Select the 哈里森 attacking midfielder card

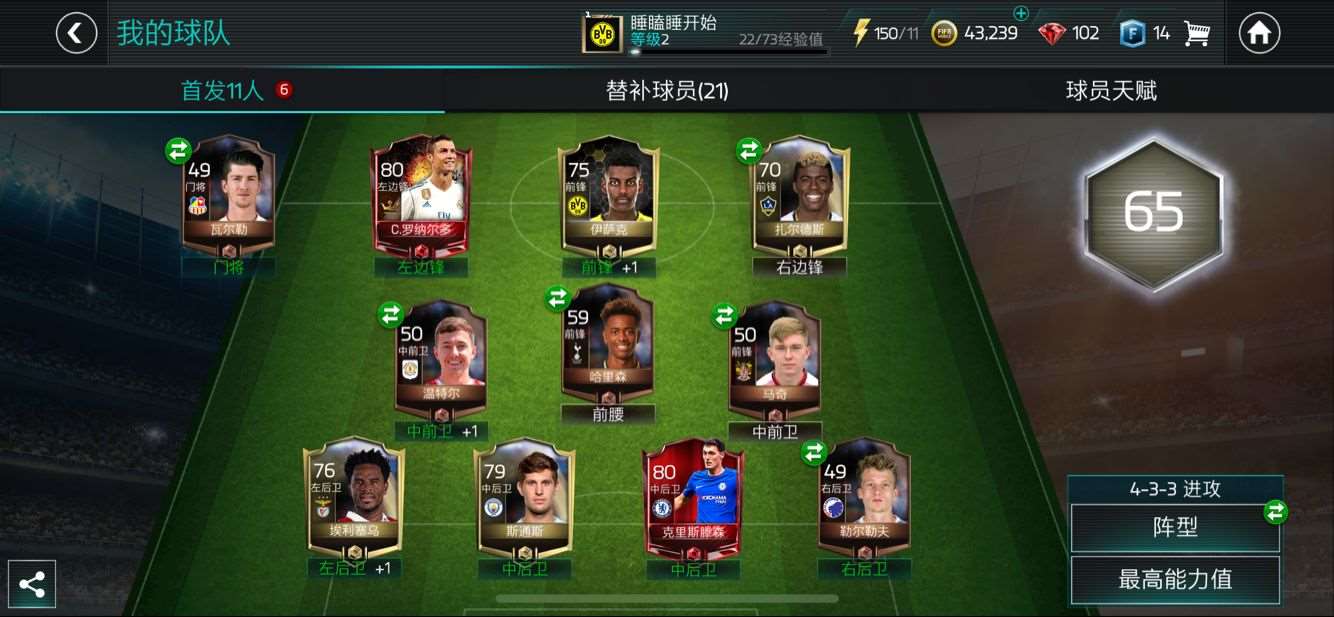(x=607, y=345)
